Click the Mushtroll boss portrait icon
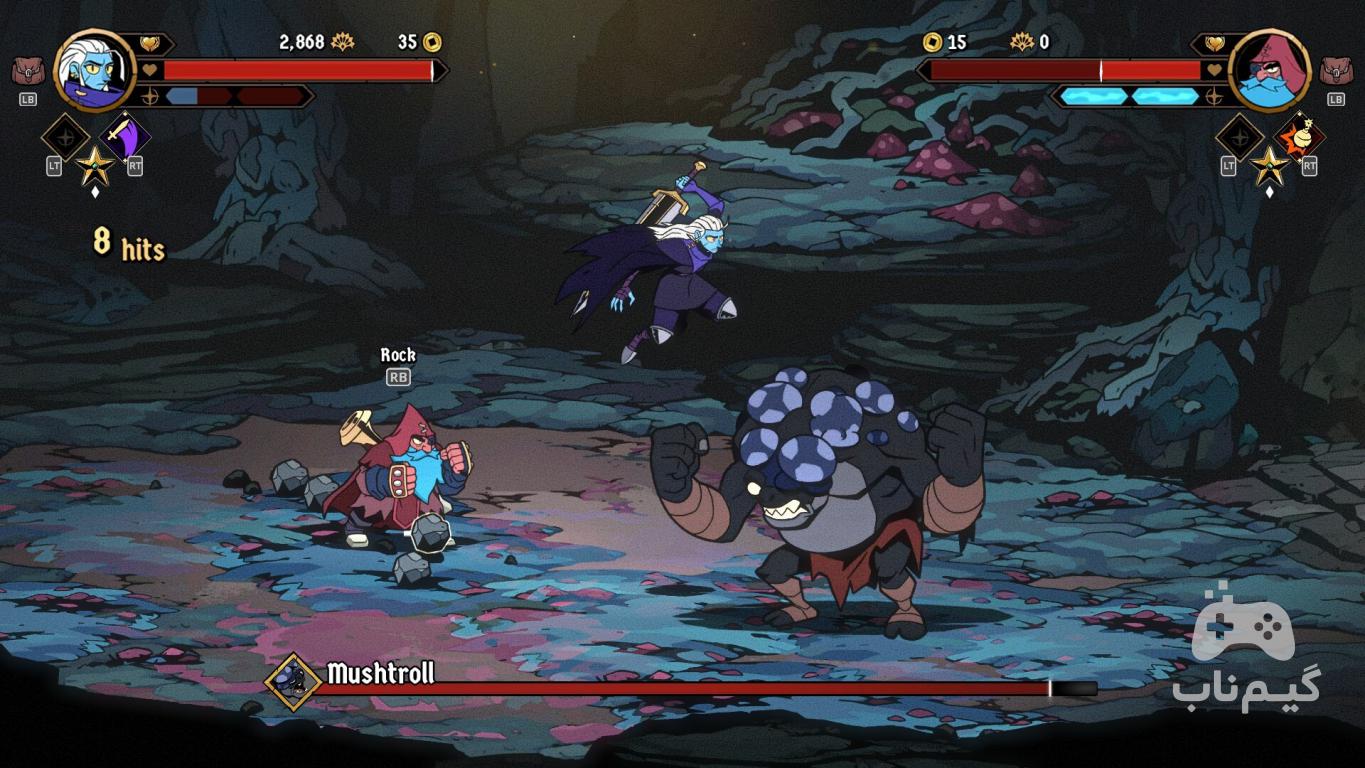This screenshot has width=1365, height=768. tap(293, 682)
